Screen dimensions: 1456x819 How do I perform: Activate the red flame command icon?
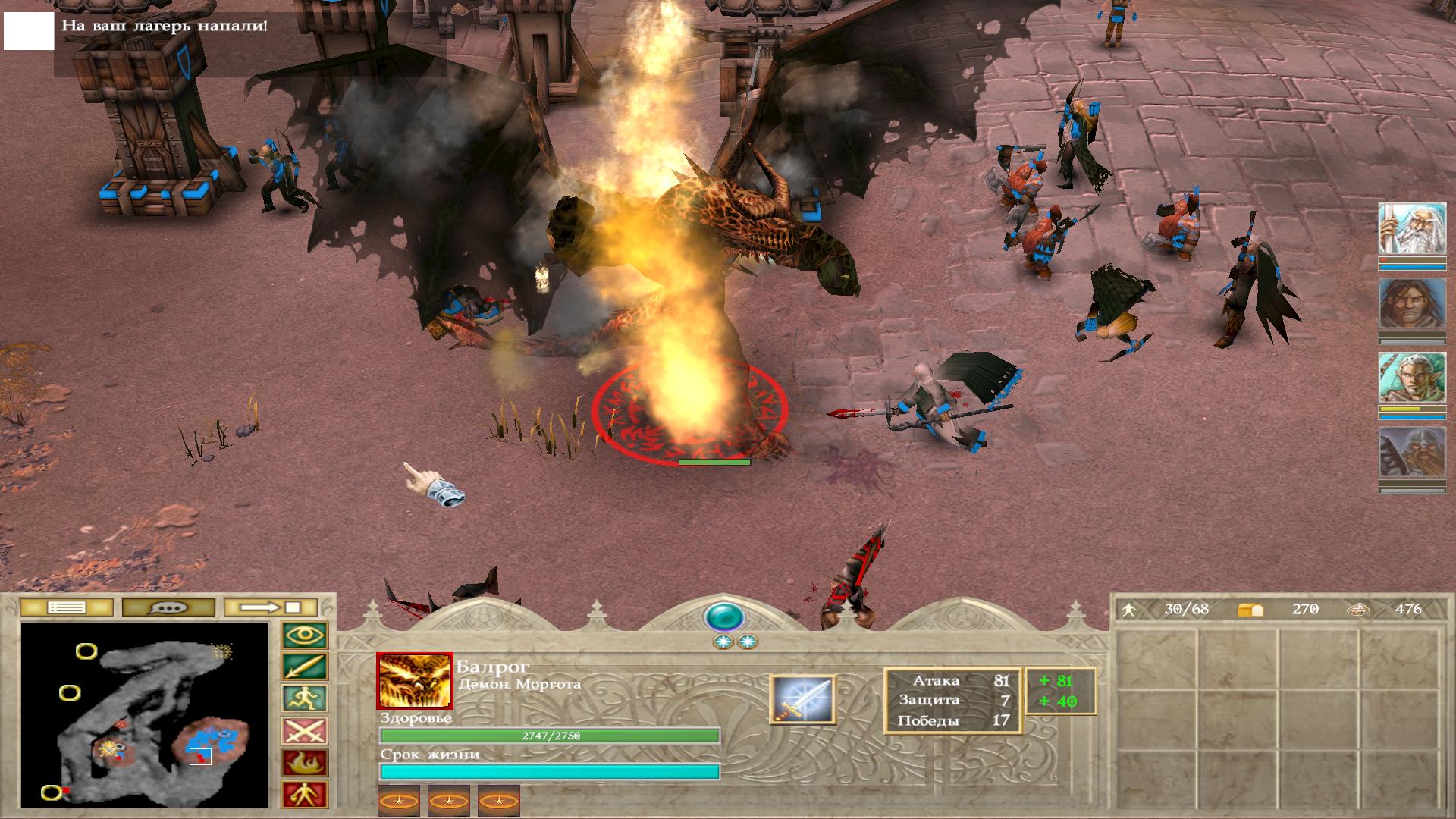coord(305,763)
